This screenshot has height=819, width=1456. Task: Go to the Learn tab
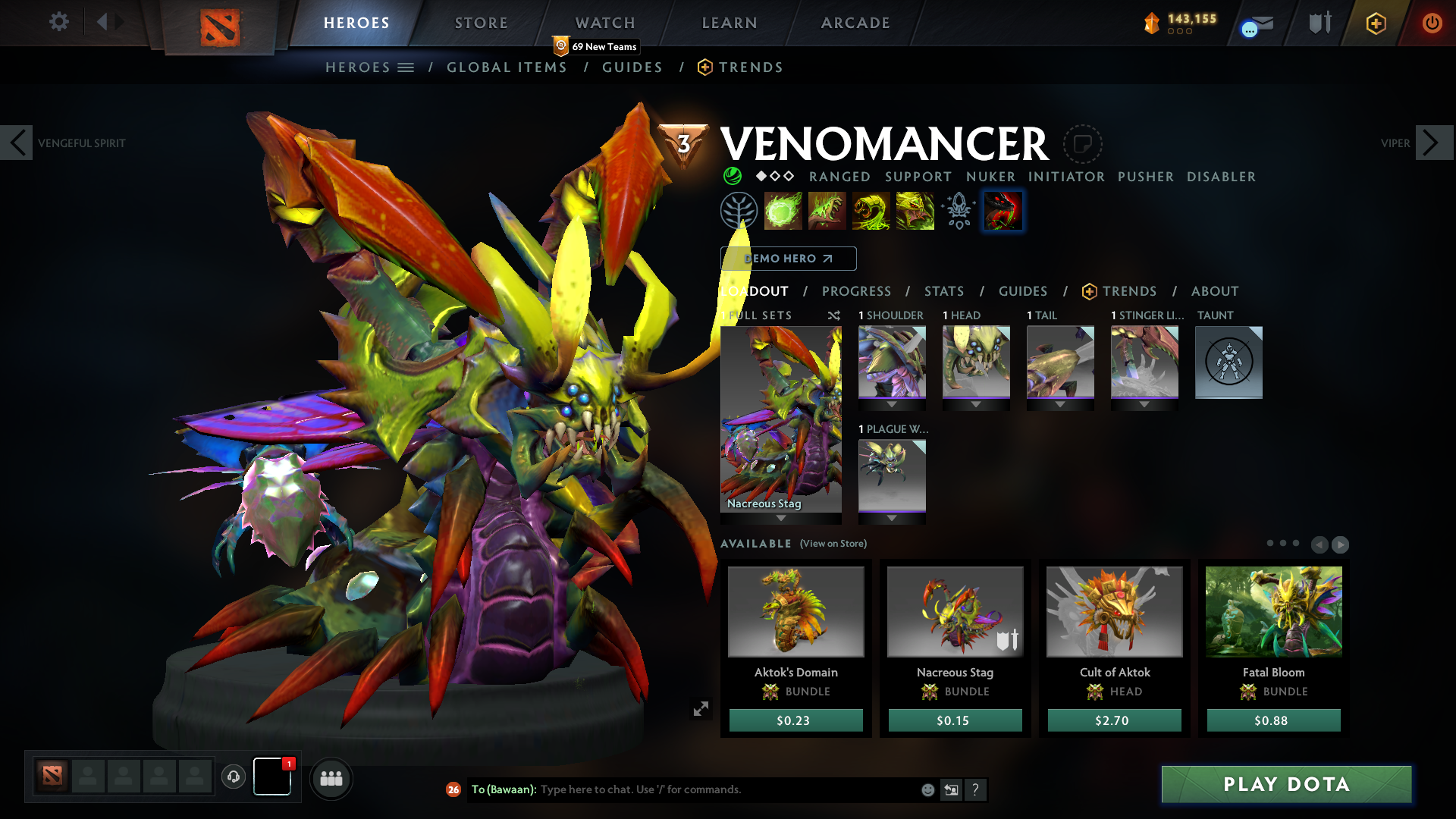[x=730, y=23]
